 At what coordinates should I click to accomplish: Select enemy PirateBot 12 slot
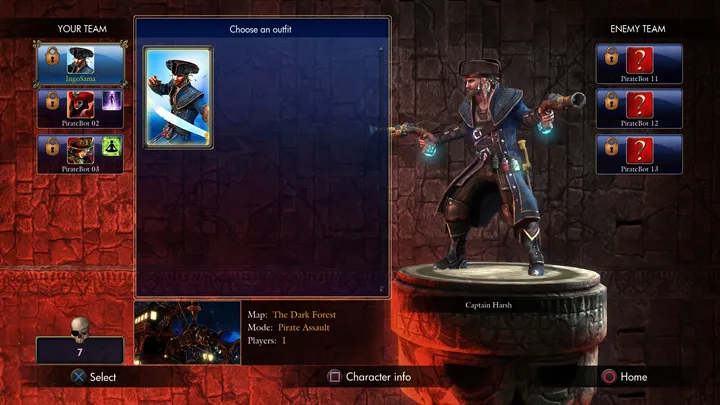[x=639, y=108]
